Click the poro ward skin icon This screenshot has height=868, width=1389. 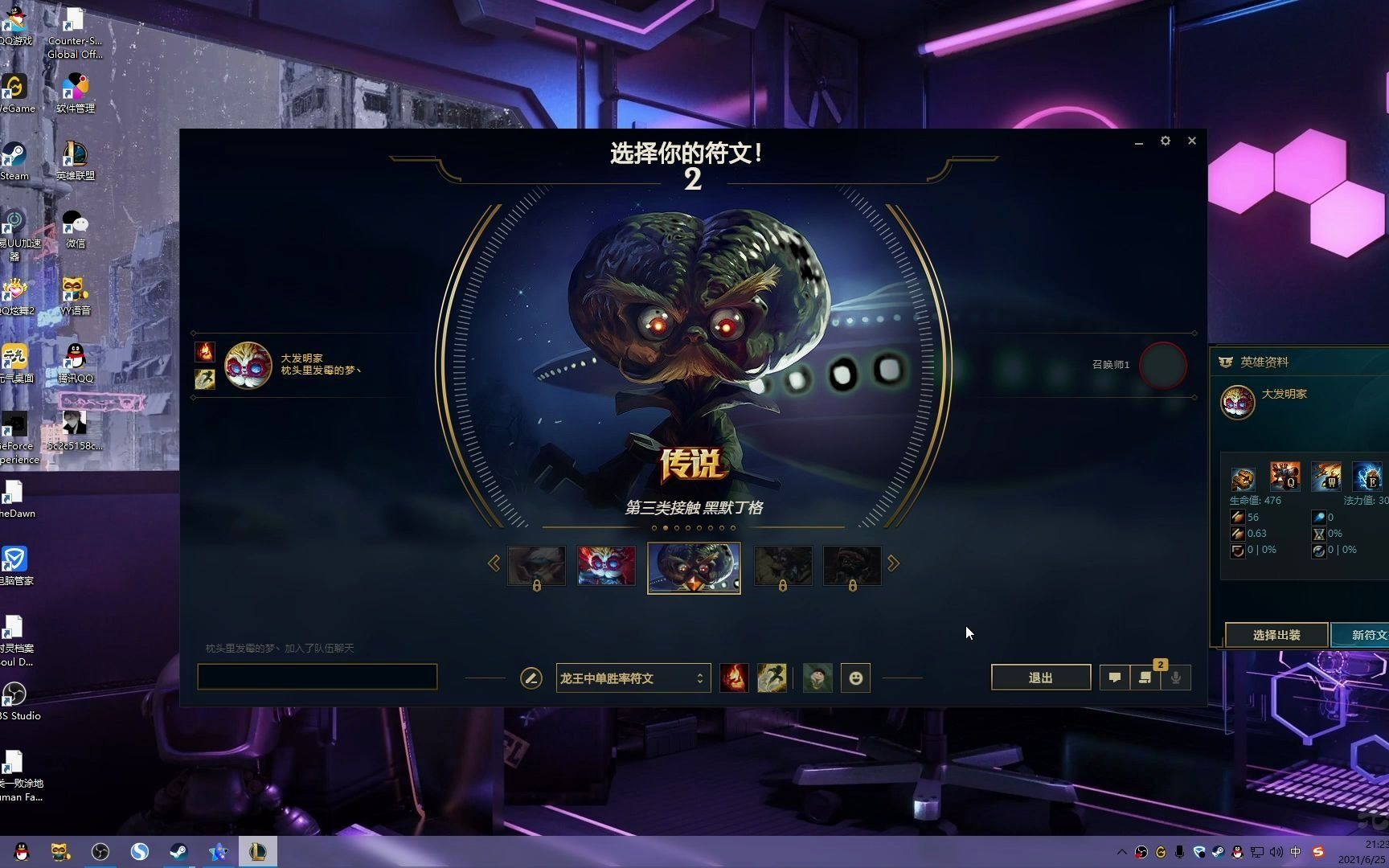tap(817, 678)
